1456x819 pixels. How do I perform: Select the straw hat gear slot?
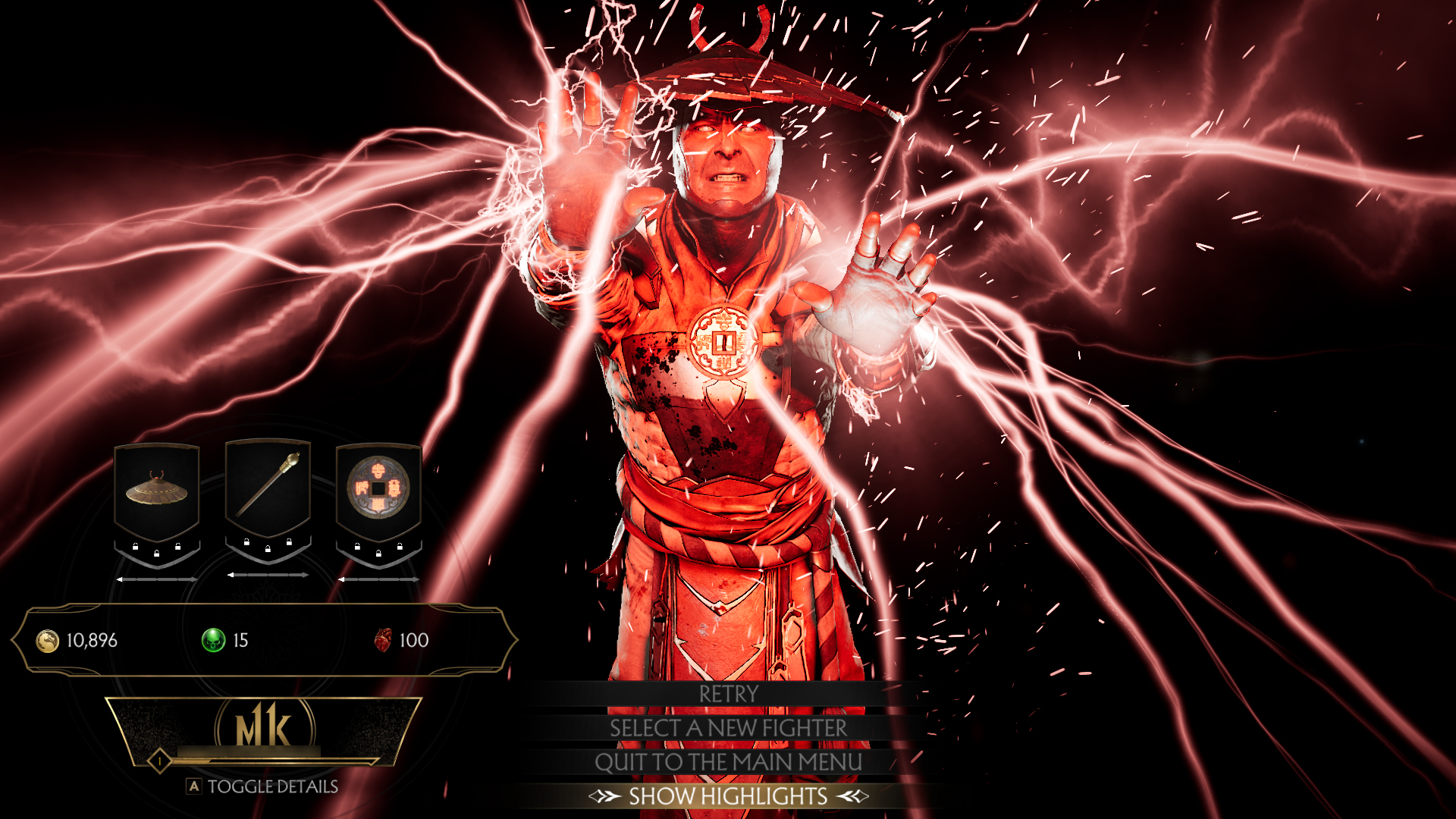(157, 491)
